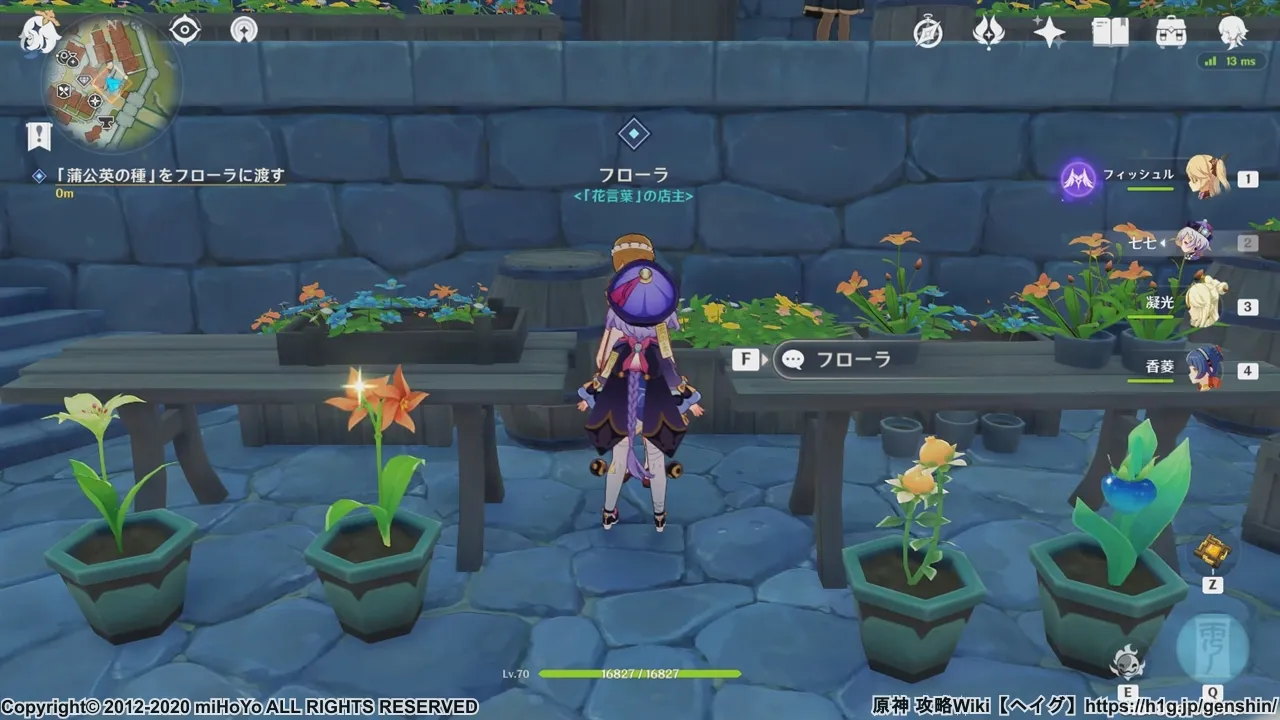Activate the elemental skill icon

[x=1128, y=660]
